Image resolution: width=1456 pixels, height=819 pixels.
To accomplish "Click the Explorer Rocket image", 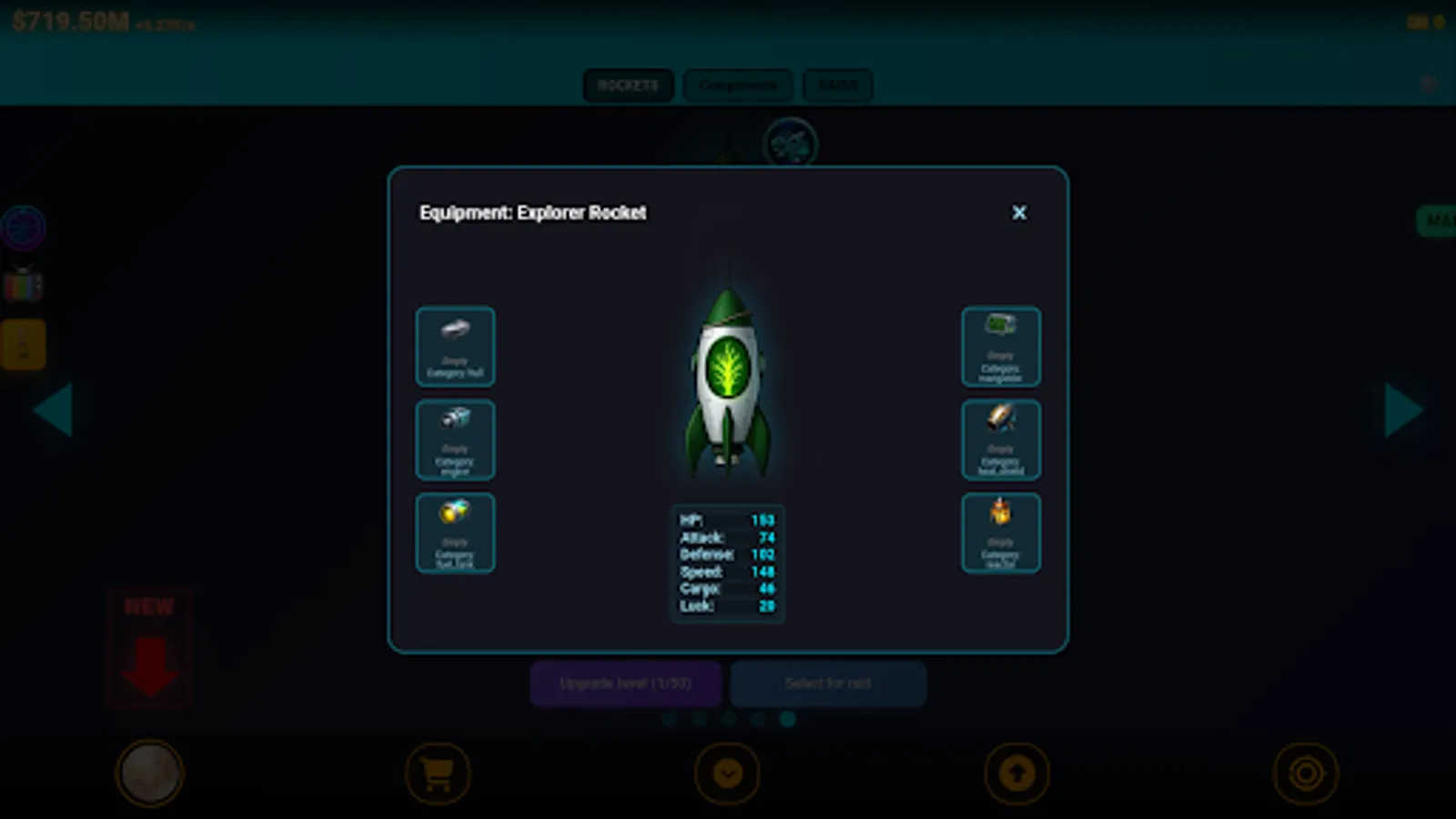I will (727, 382).
